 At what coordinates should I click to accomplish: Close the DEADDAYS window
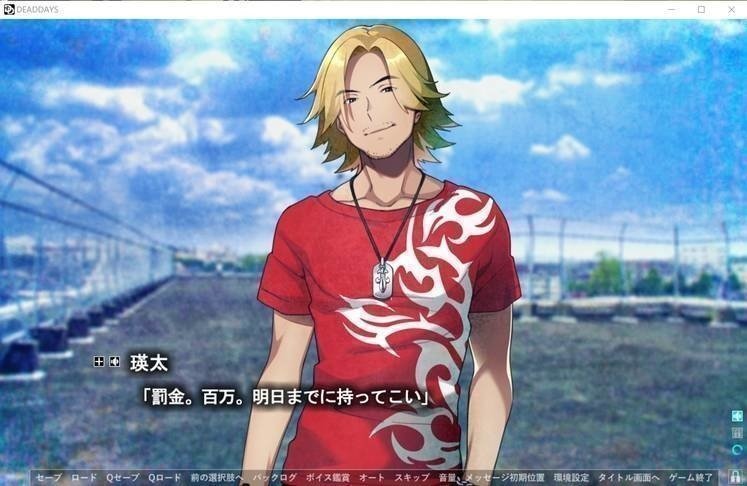[x=729, y=9]
